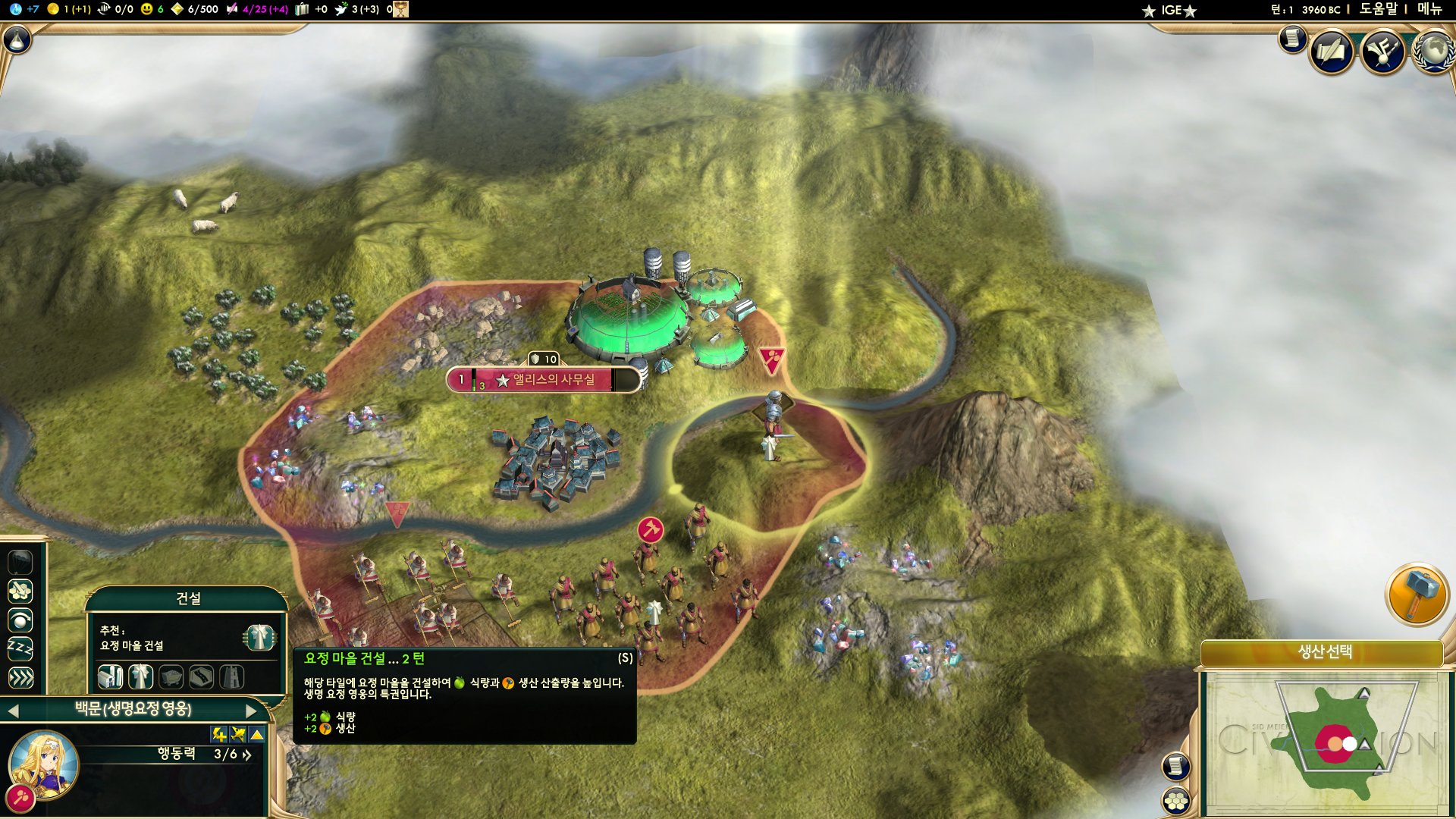
Task: Open the 메뉴 (Menu) in the top bar
Action: coord(1429,9)
